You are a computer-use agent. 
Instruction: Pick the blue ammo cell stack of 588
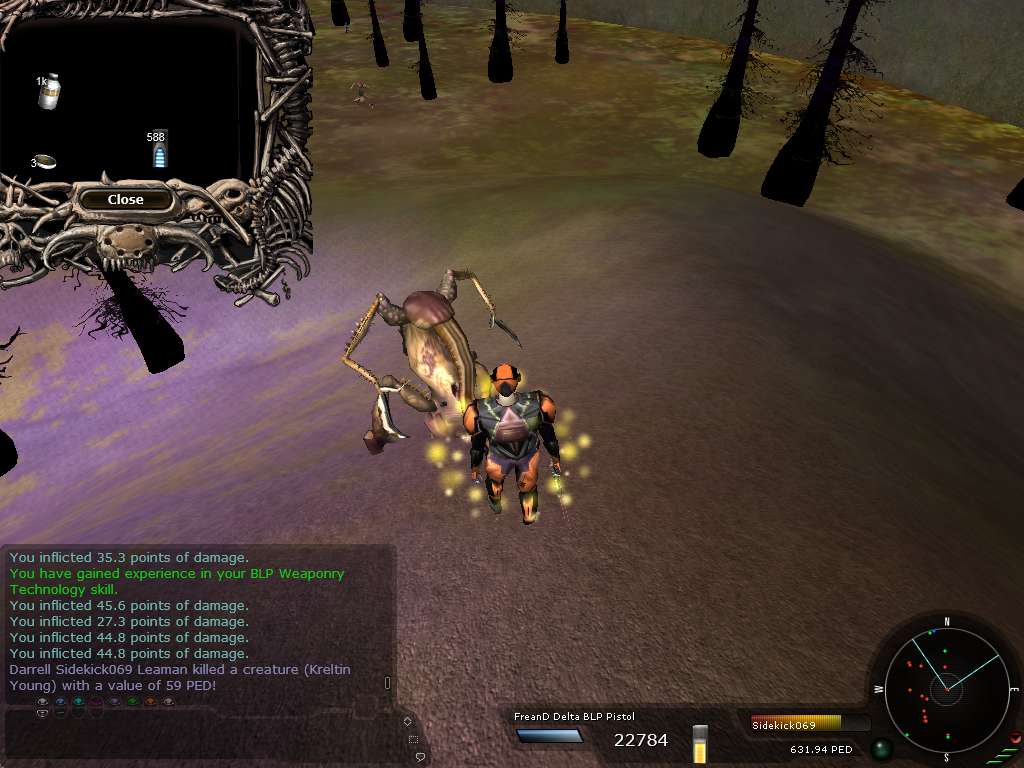pyautogui.click(x=160, y=151)
